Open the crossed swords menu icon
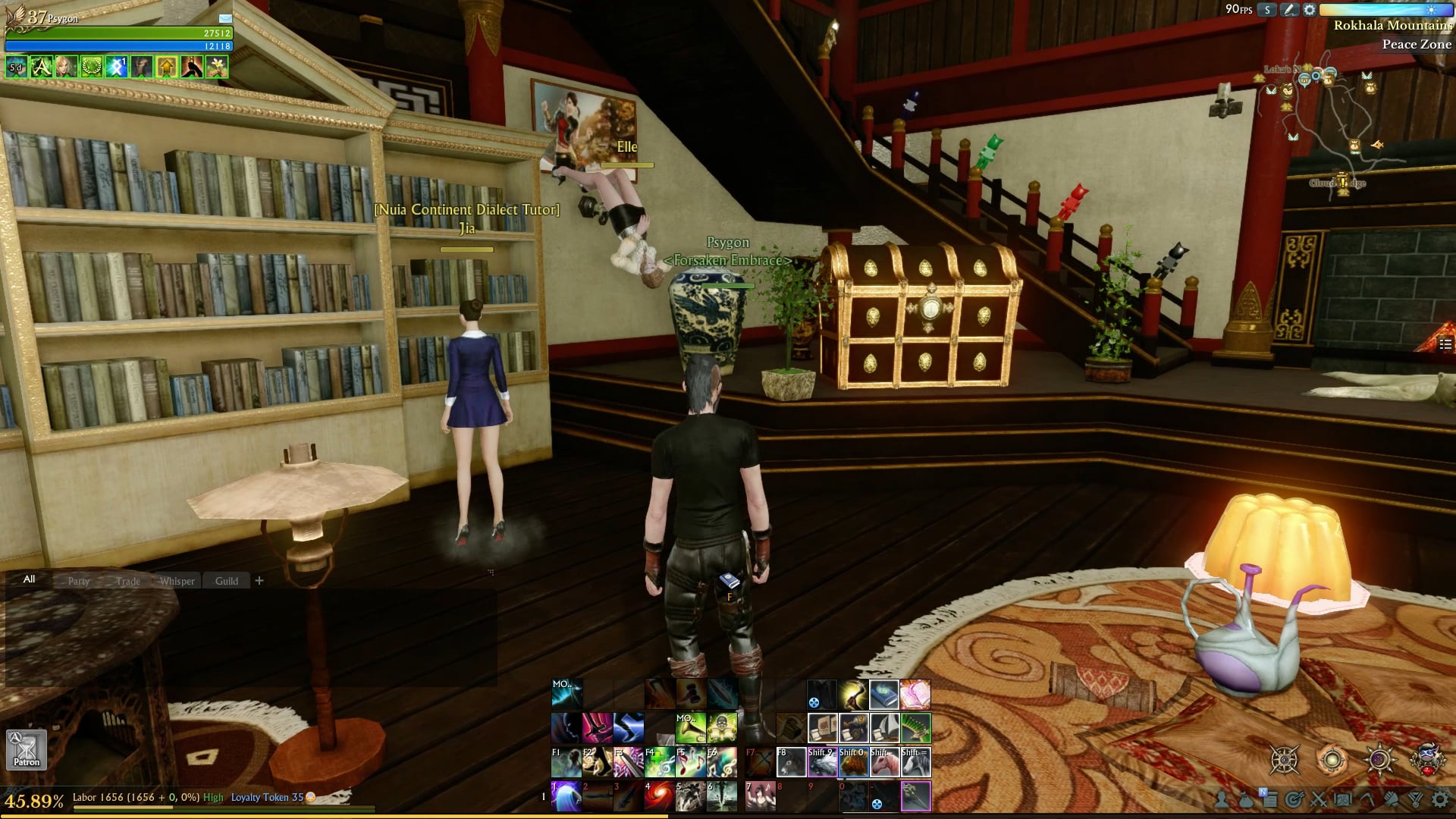Image resolution: width=1456 pixels, height=819 pixels. point(1319,799)
